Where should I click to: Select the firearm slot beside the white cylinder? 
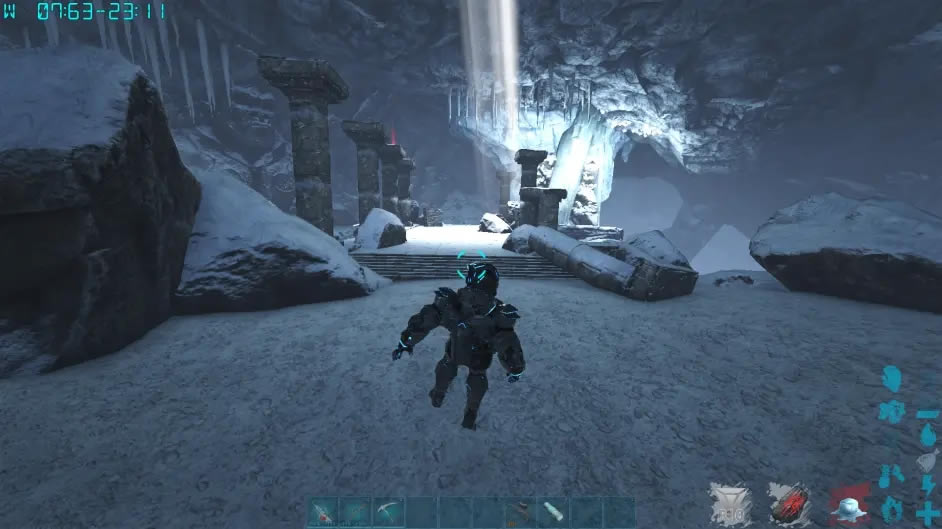tap(520, 512)
